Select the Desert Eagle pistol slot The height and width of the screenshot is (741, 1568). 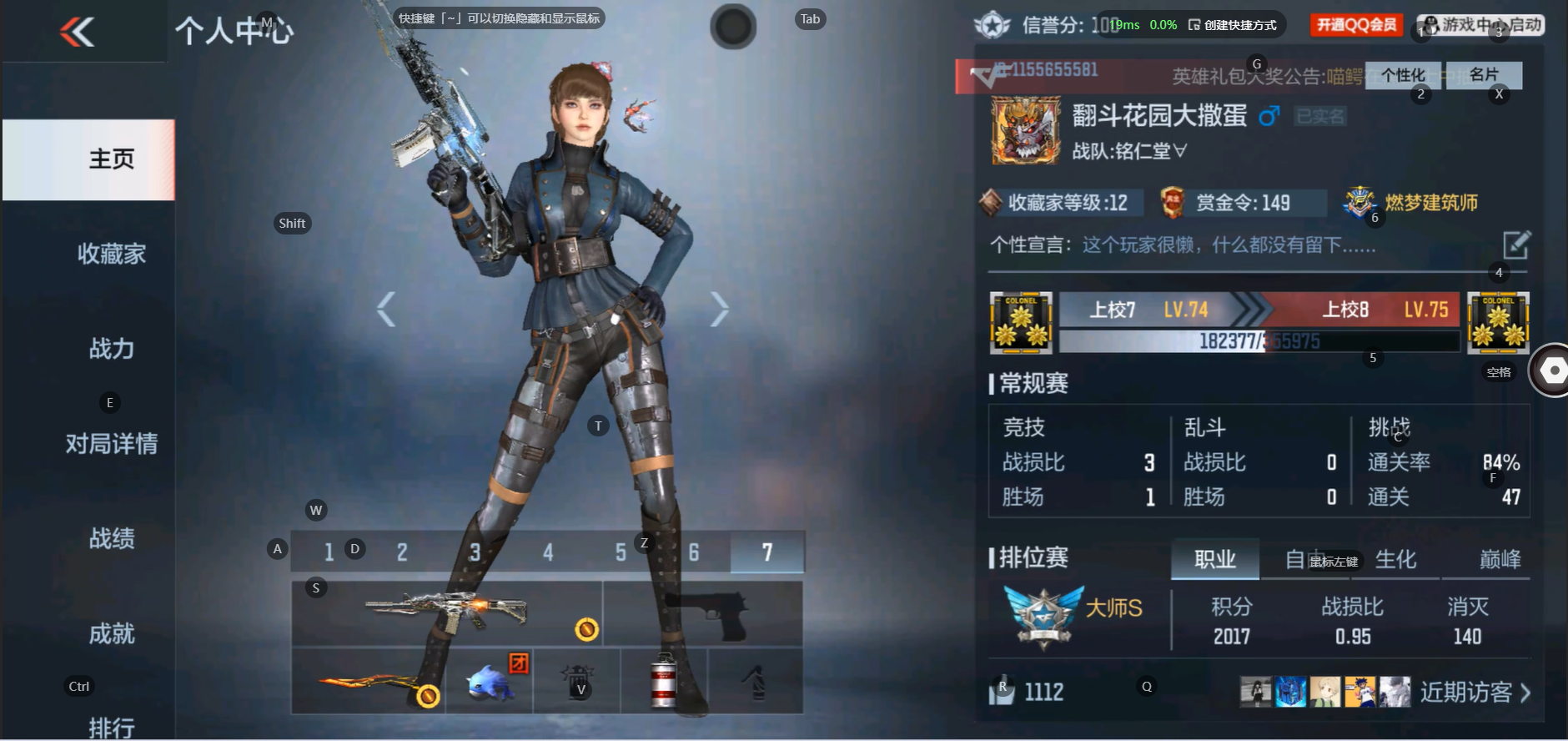click(702, 614)
